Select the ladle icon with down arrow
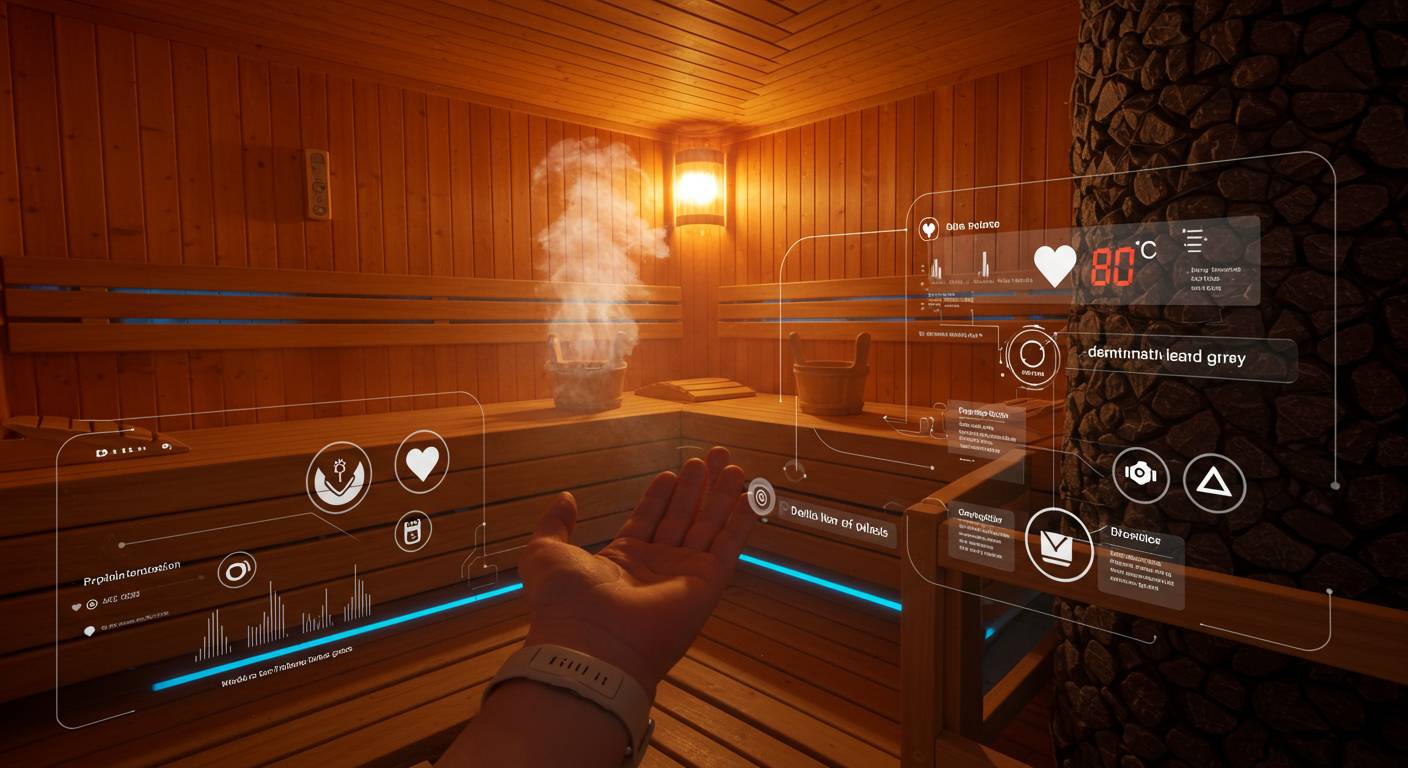The width and height of the screenshot is (1408, 768). [x=339, y=476]
